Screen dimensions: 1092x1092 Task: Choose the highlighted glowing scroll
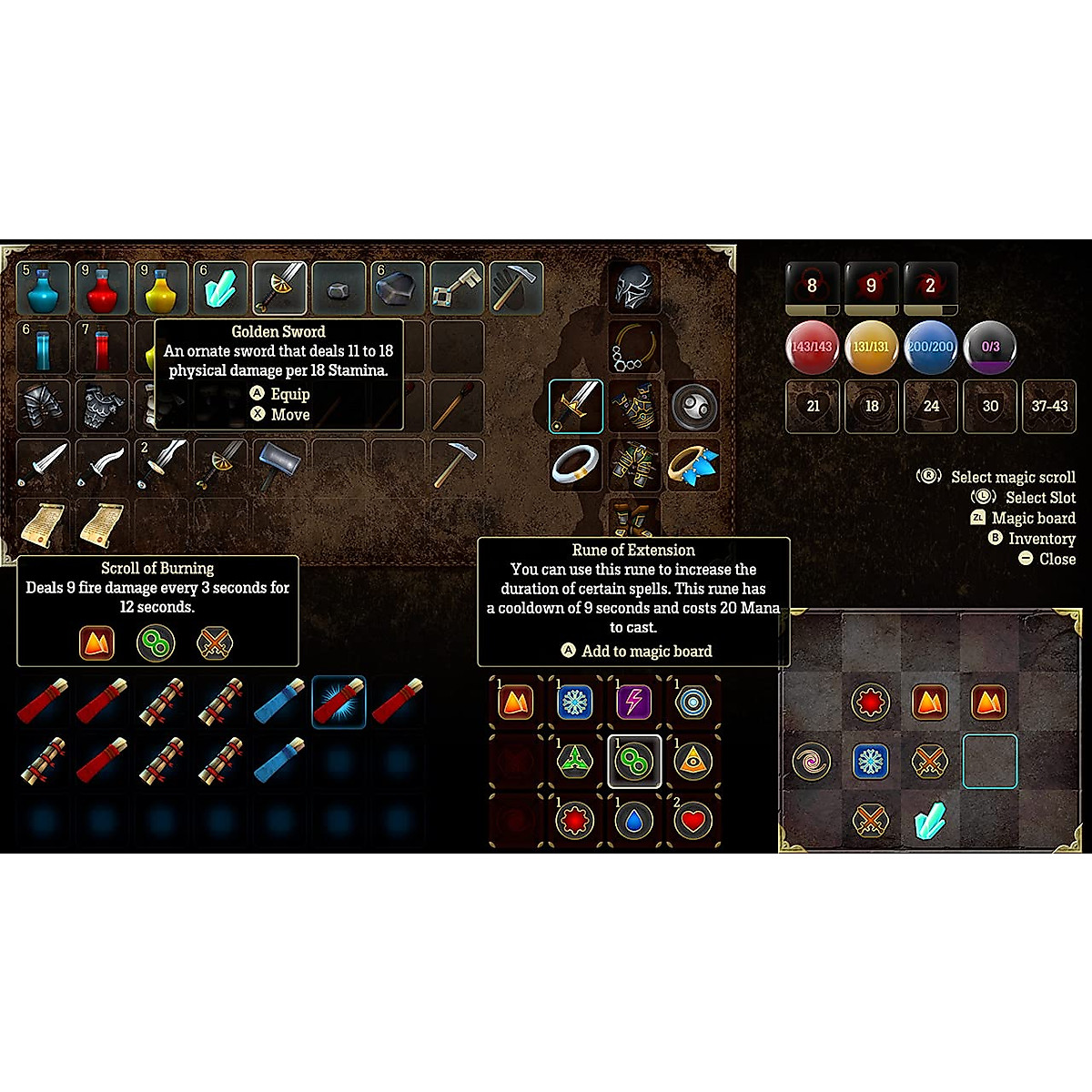[339, 702]
